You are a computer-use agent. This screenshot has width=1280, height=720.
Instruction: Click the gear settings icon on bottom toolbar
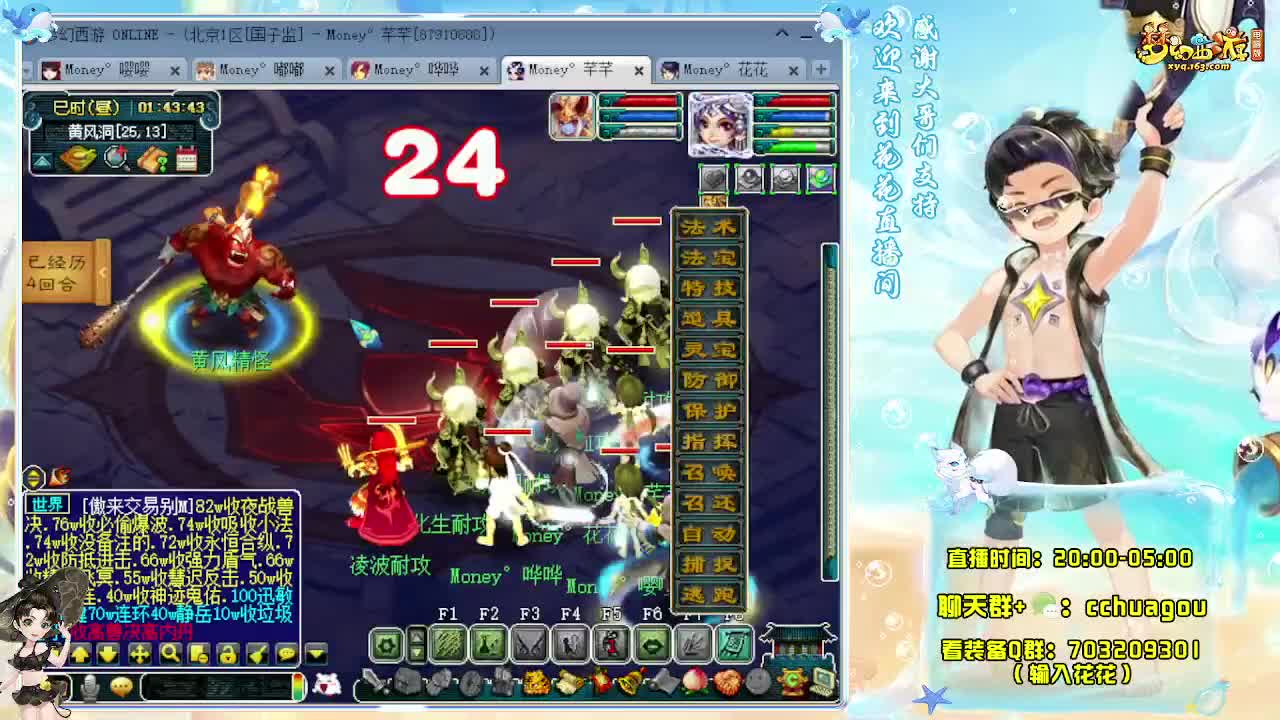(387, 644)
